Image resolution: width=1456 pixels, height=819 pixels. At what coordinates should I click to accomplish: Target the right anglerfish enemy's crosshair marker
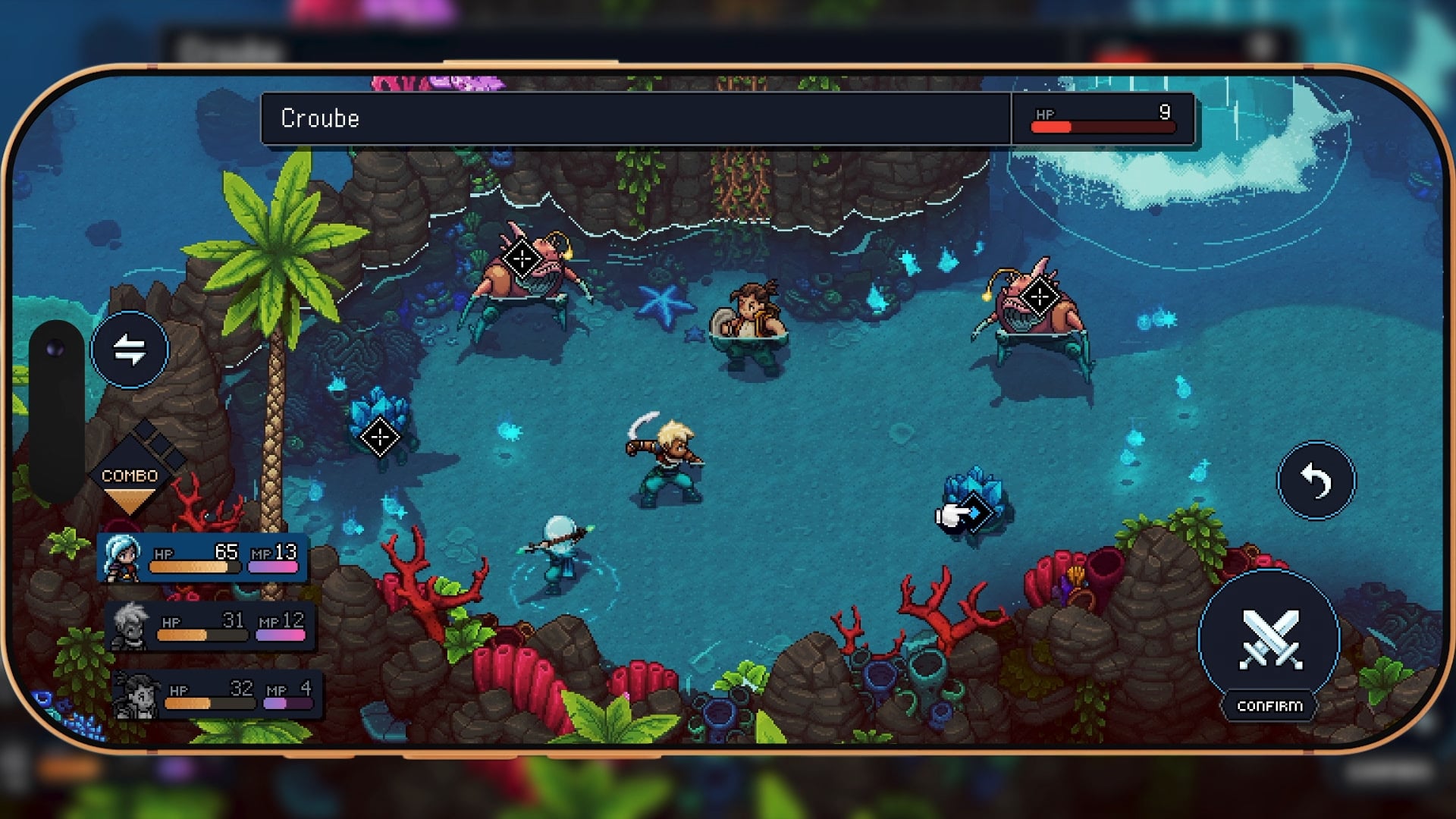click(x=1039, y=297)
